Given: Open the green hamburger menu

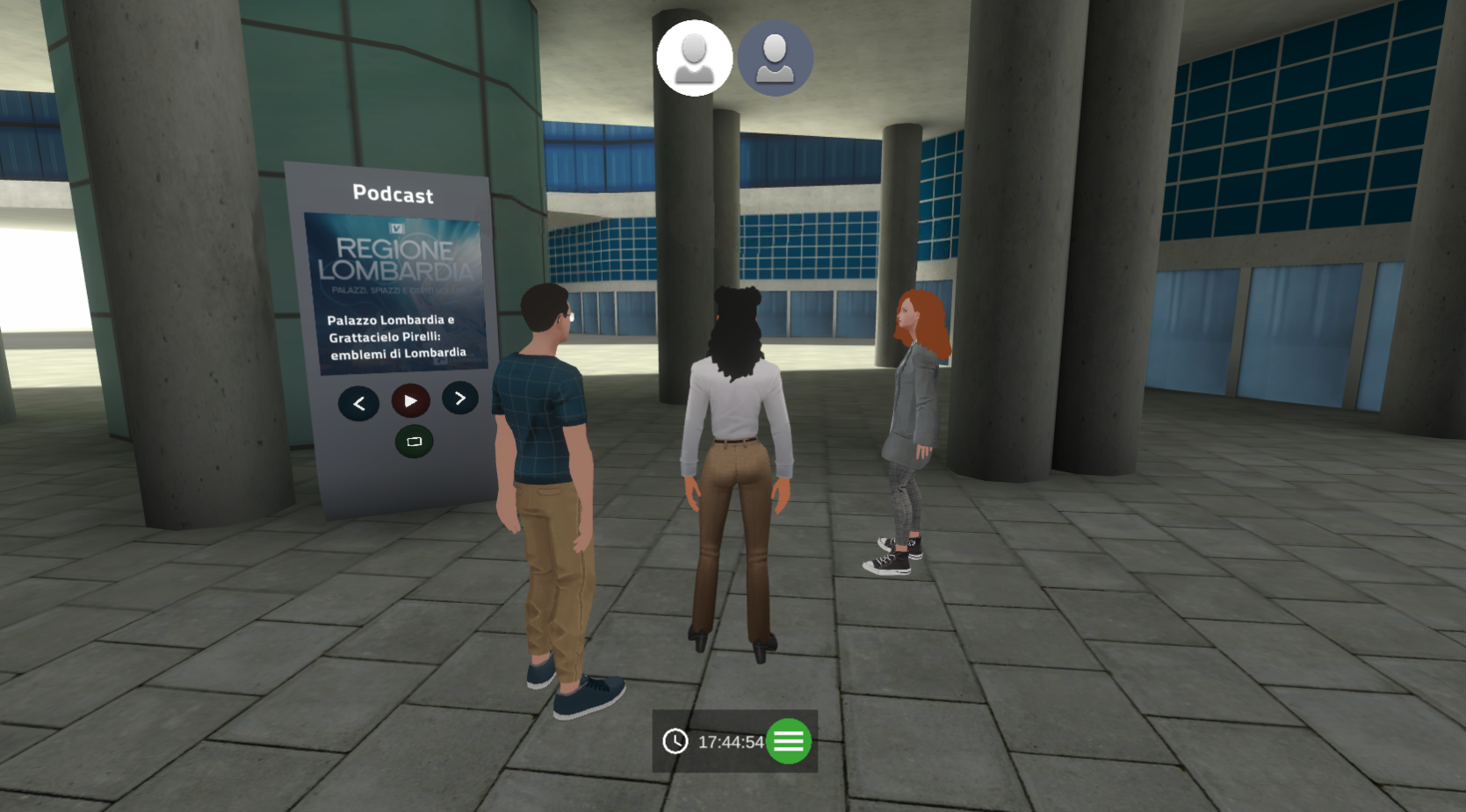Looking at the screenshot, I should (x=789, y=742).
